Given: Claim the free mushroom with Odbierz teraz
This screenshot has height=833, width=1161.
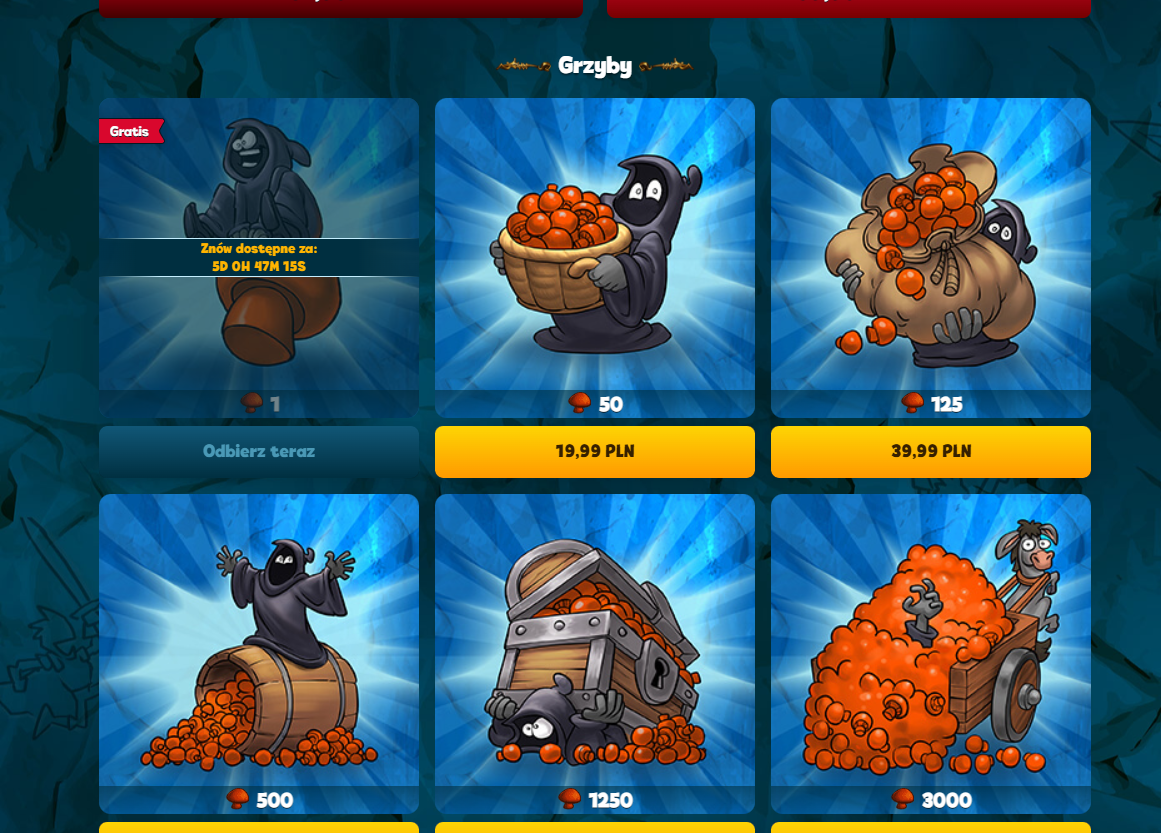Looking at the screenshot, I should pyautogui.click(x=258, y=451).
